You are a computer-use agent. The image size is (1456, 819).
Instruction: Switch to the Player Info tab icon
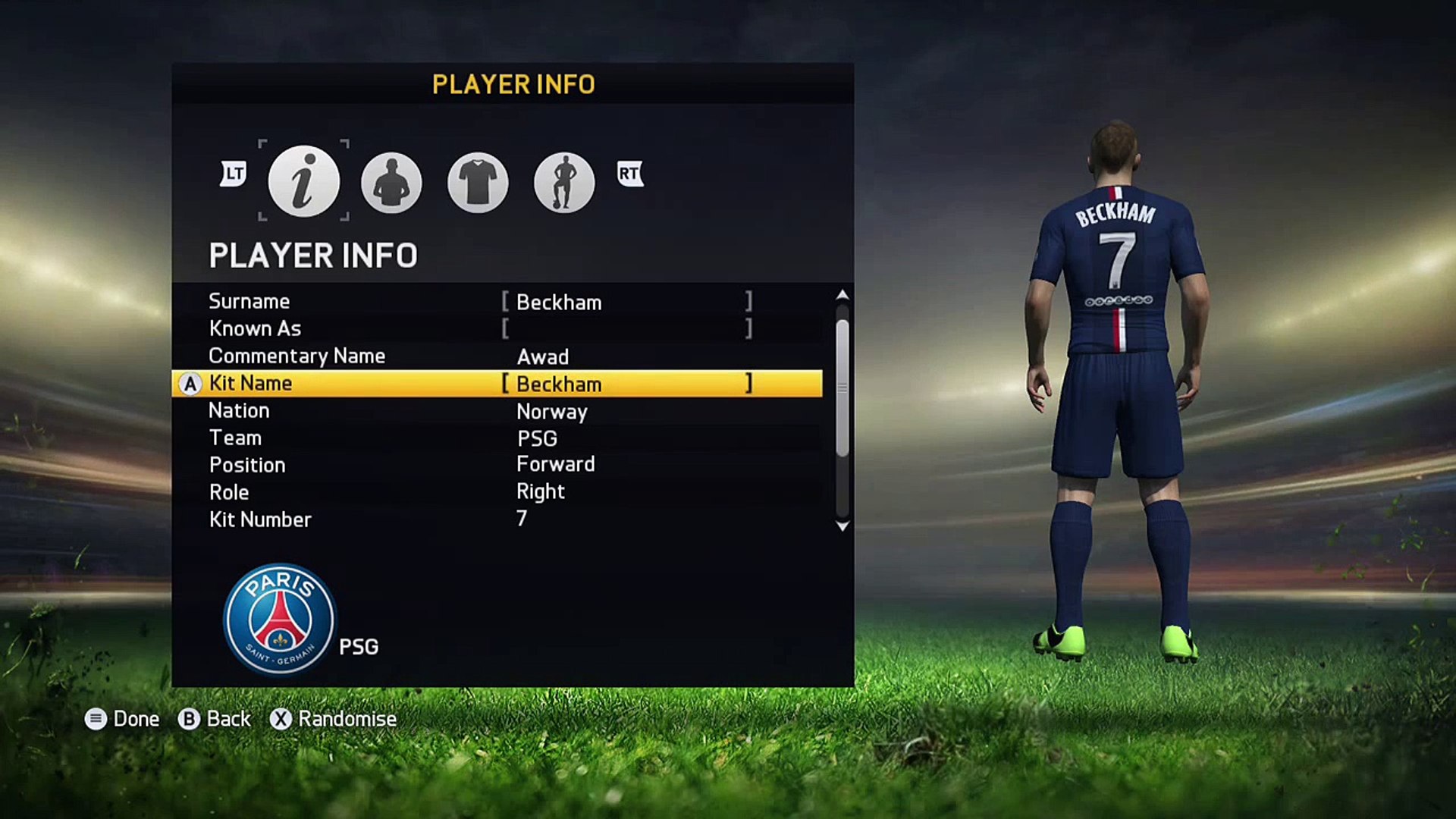click(303, 181)
